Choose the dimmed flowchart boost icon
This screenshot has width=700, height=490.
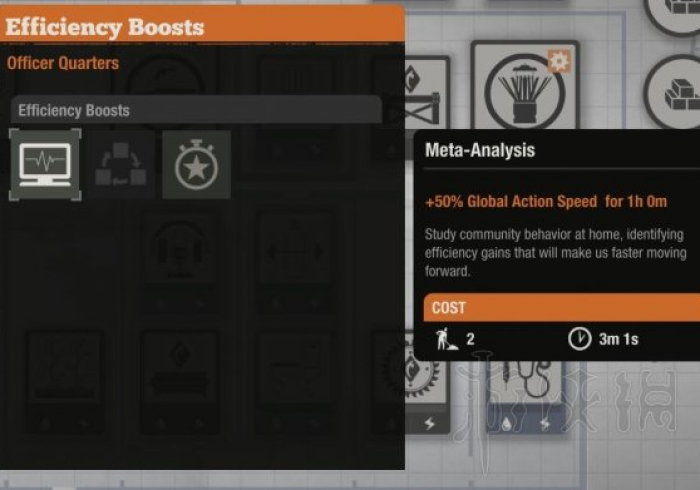click(121, 165)
